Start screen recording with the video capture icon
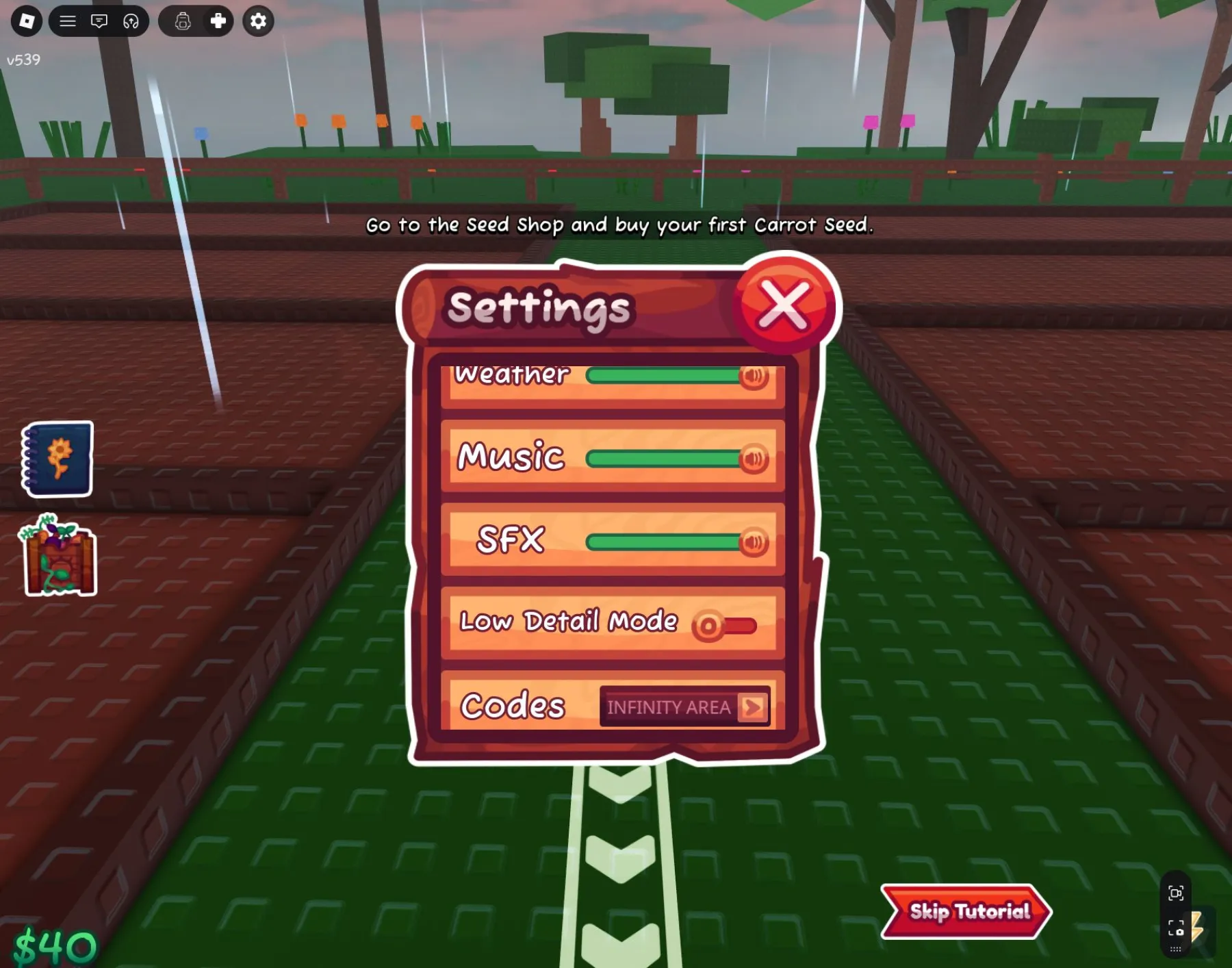The height and width of the screenshot is (968, 1232). (x=1177, y=893)
